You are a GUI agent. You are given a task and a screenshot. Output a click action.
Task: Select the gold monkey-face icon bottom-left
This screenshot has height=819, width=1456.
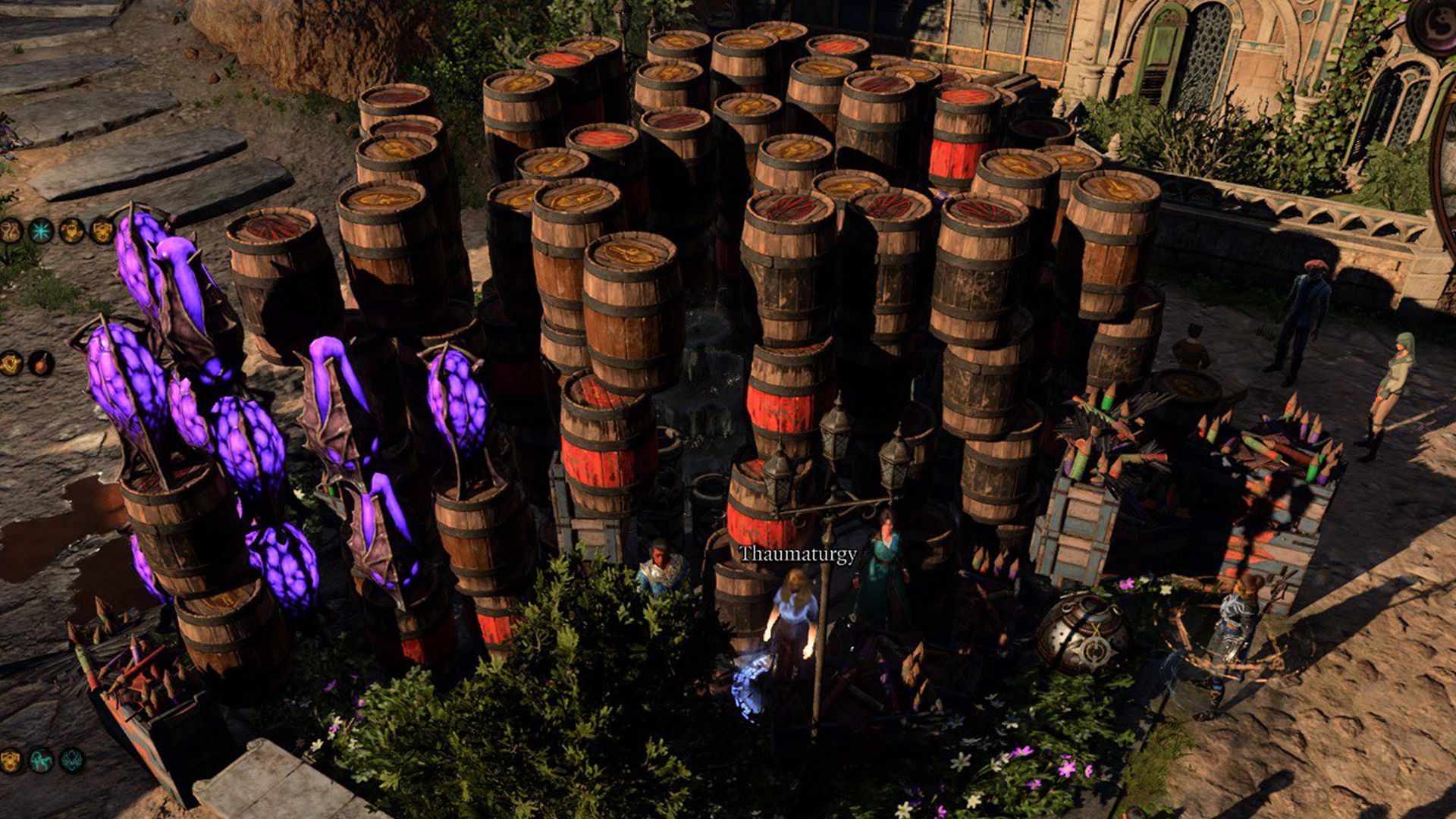(10, 762)
